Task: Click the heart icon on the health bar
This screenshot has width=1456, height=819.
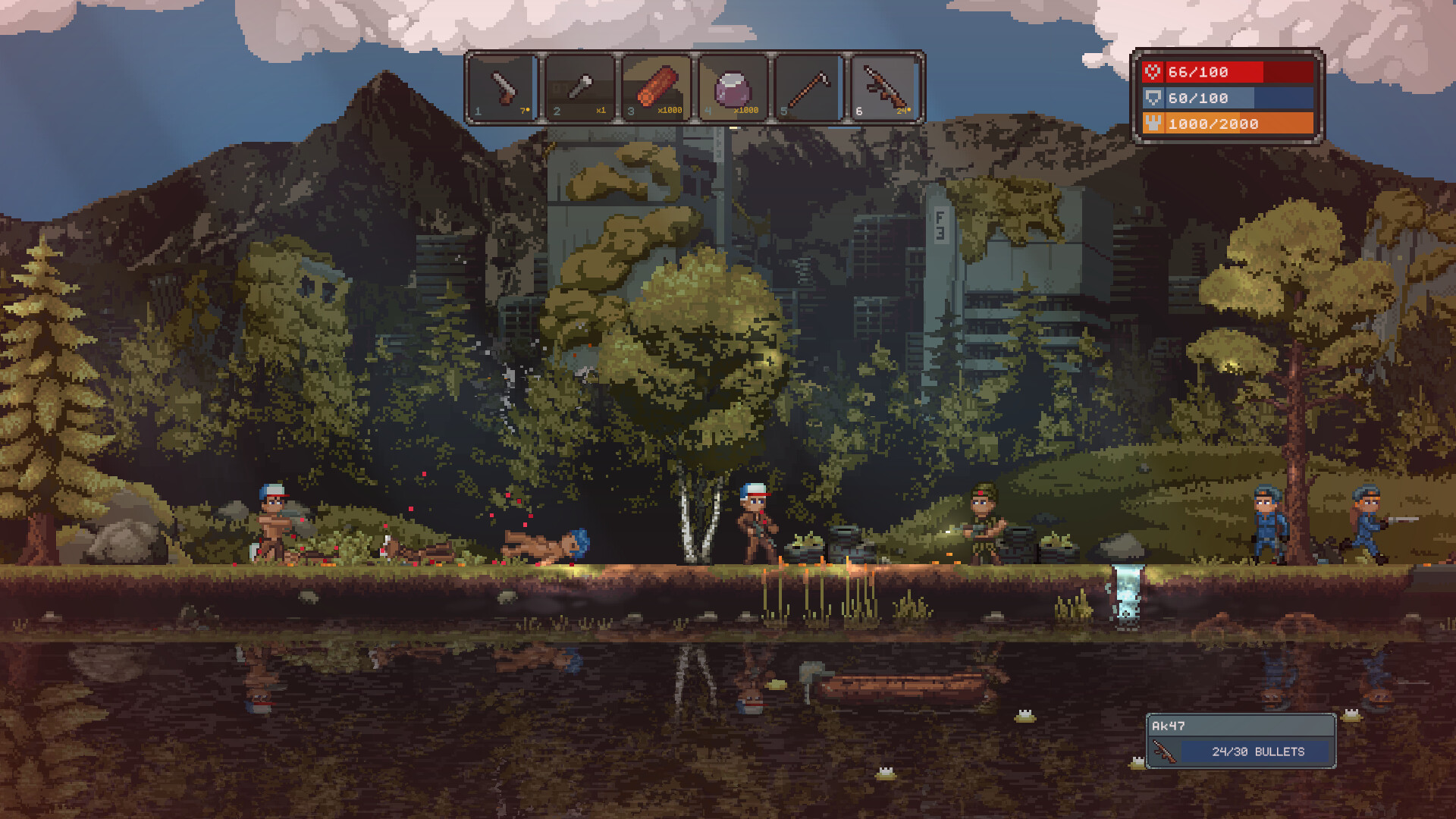Action: [1151, 72]
